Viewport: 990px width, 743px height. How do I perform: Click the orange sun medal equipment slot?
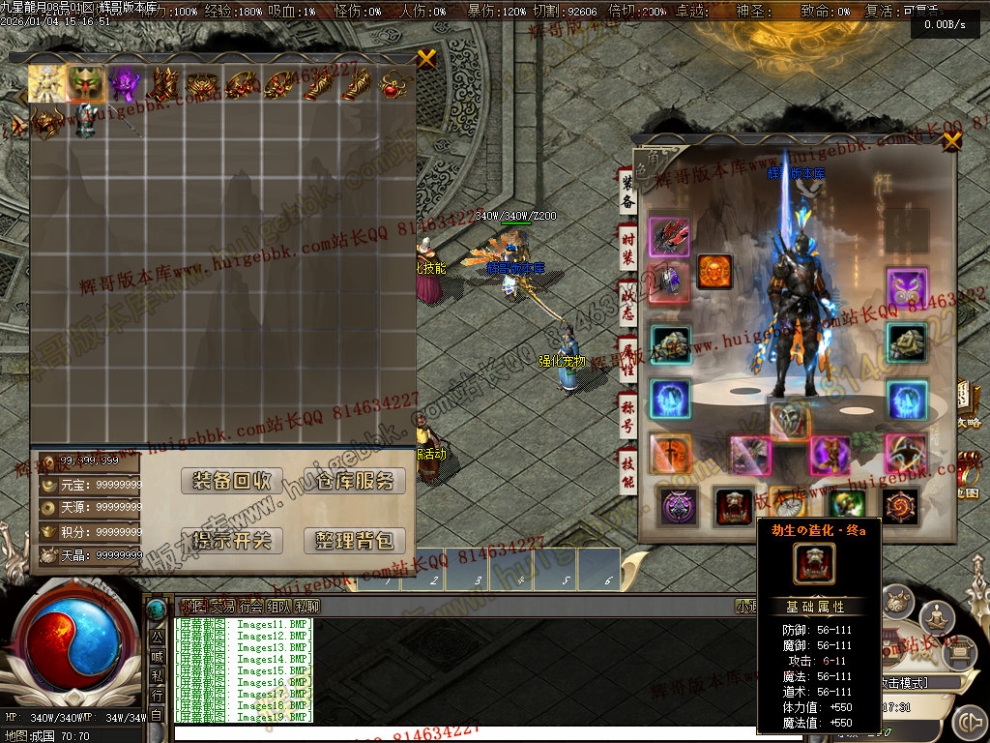tap(714, 271)
